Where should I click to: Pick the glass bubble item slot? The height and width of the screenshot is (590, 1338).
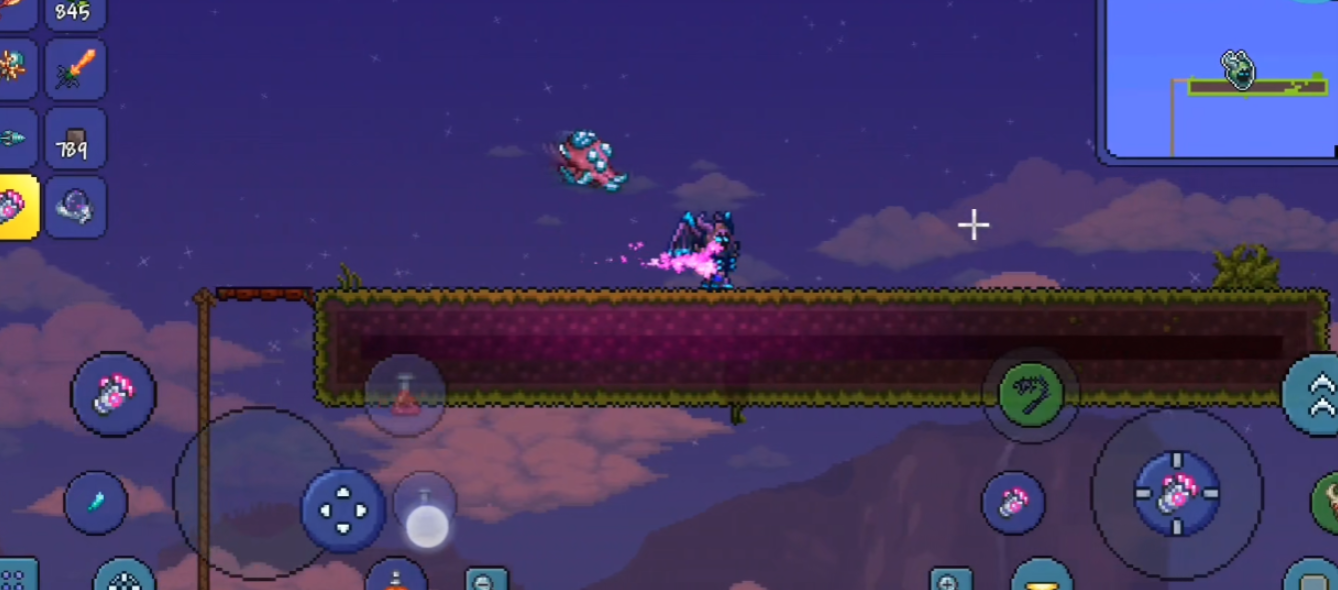click(76, 207)
